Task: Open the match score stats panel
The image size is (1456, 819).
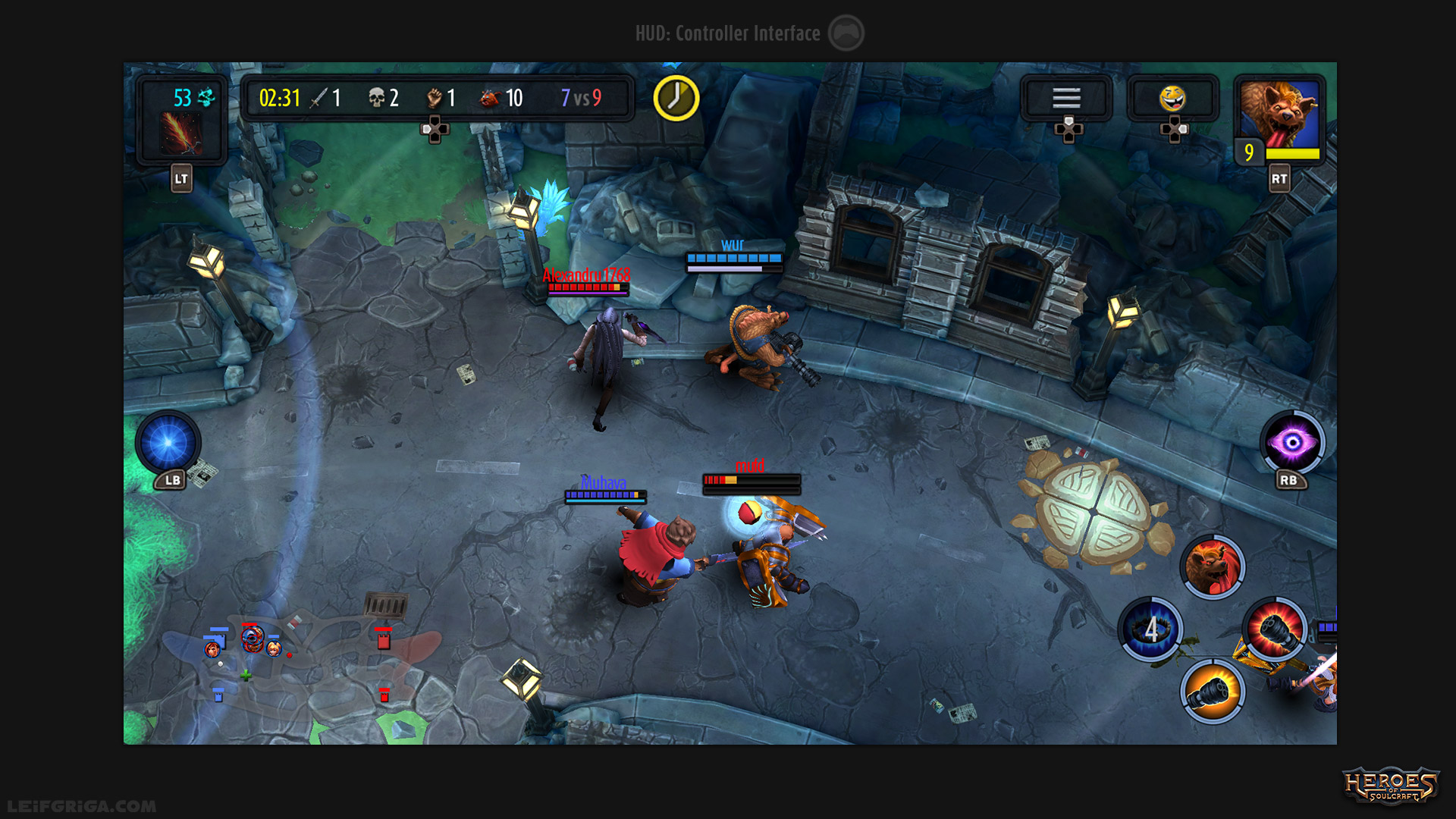Action: point(436,98)
